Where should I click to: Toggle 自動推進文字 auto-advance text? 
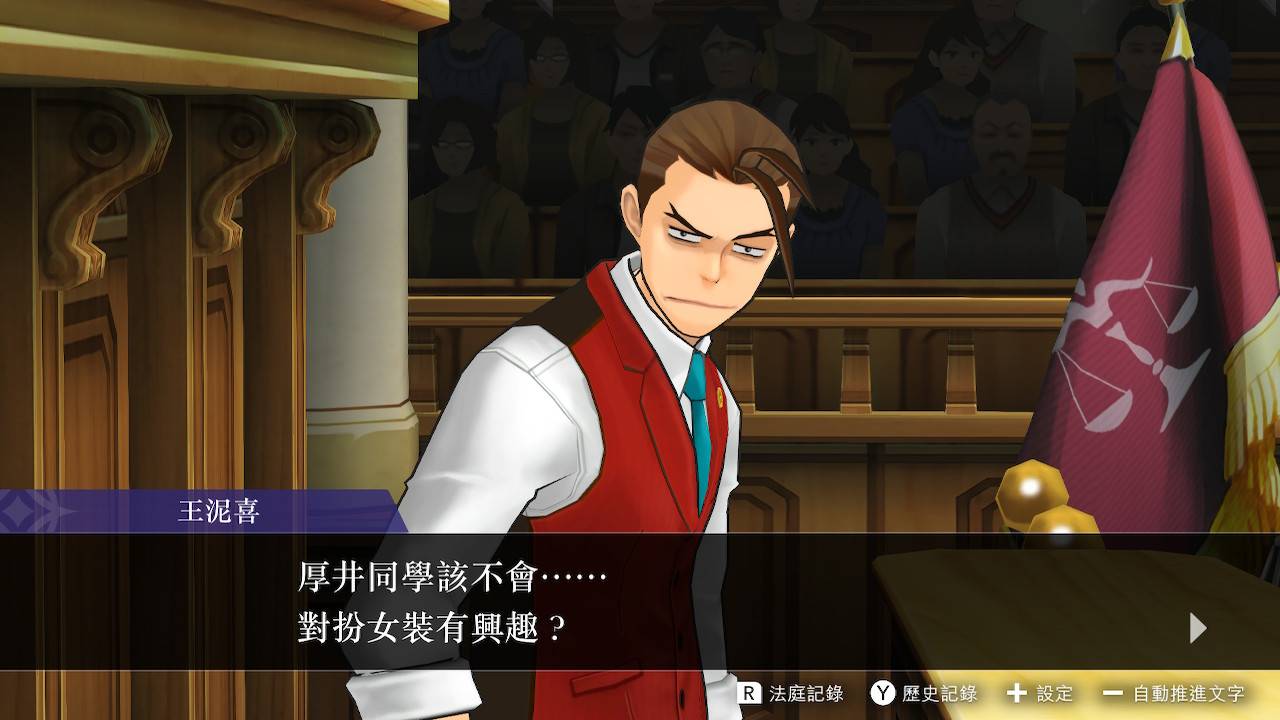1174,693
